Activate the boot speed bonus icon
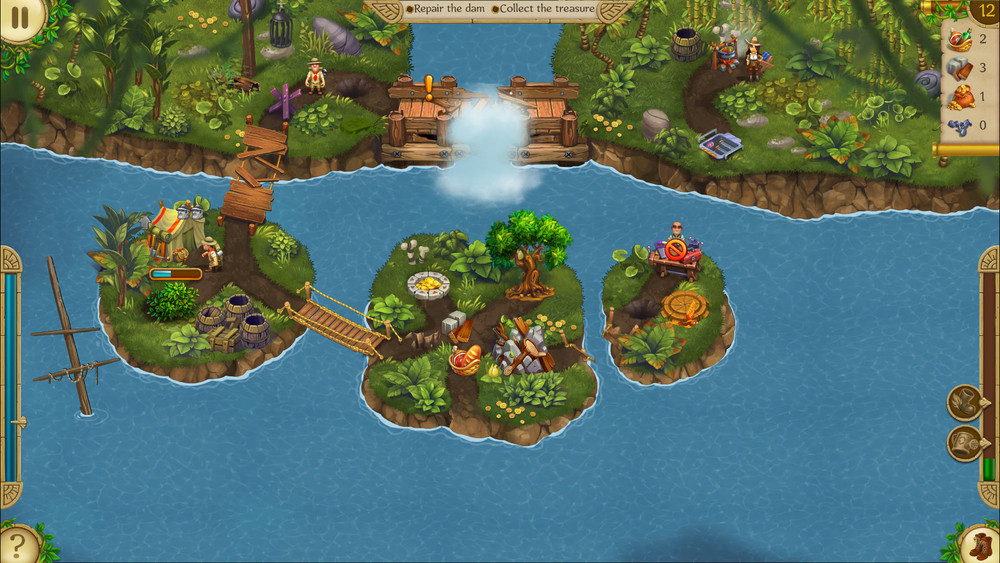The height and width of the screenshot is (563, 1000). (965, 403)
